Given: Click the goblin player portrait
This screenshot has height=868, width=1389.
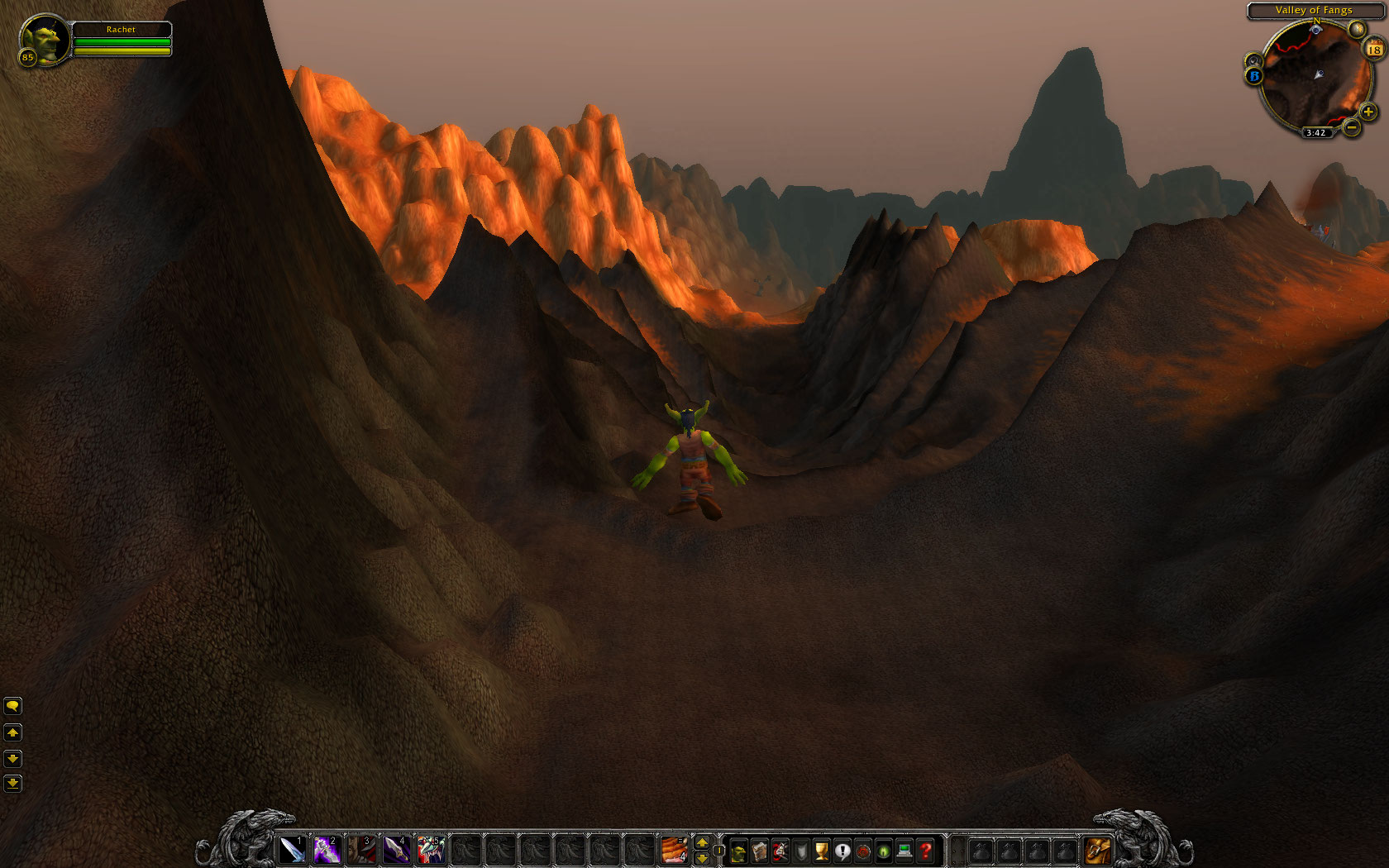Looking at the screenshot, I should 43,39.
